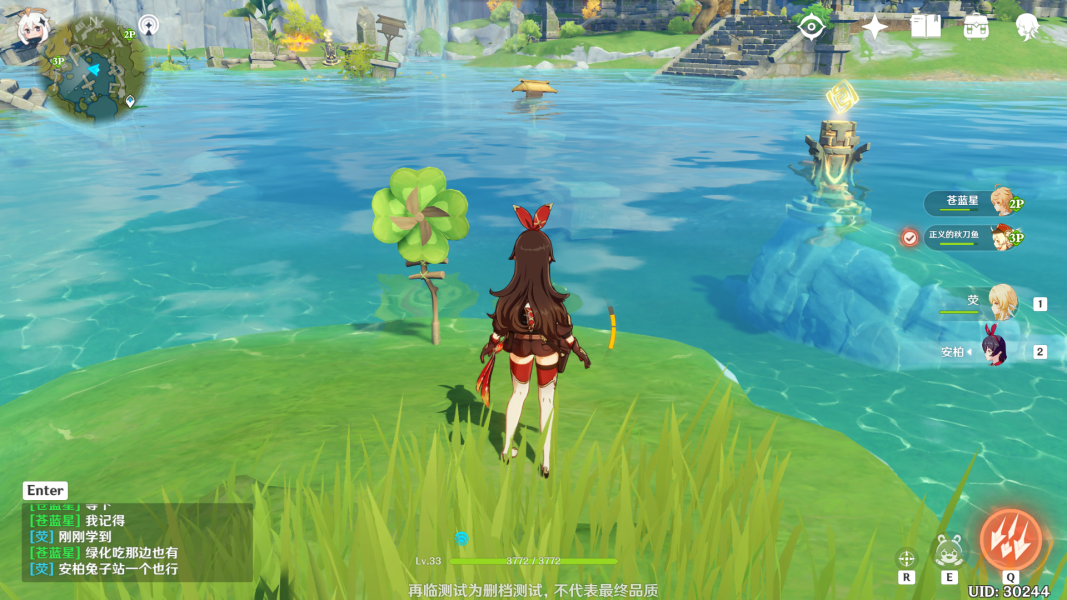Open the map from the minimap

click(x=93, y=70)
